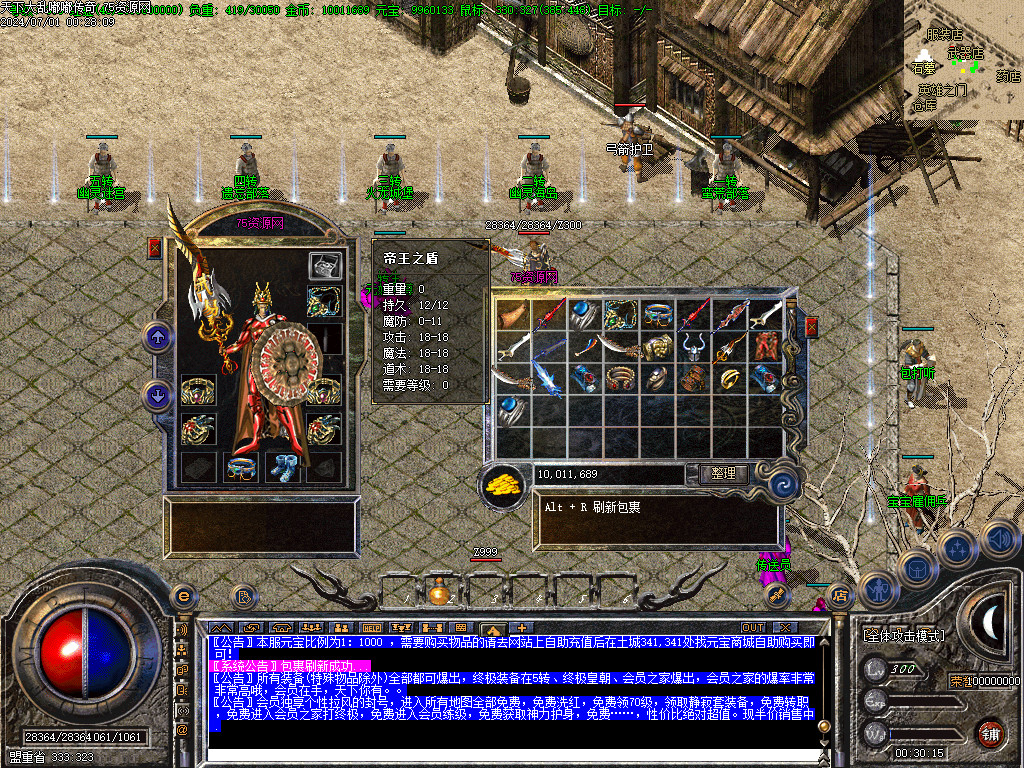Go to previous character page with up arrow
The width and height of the screenshot is (1024, 768).
[x=157, y=337]
